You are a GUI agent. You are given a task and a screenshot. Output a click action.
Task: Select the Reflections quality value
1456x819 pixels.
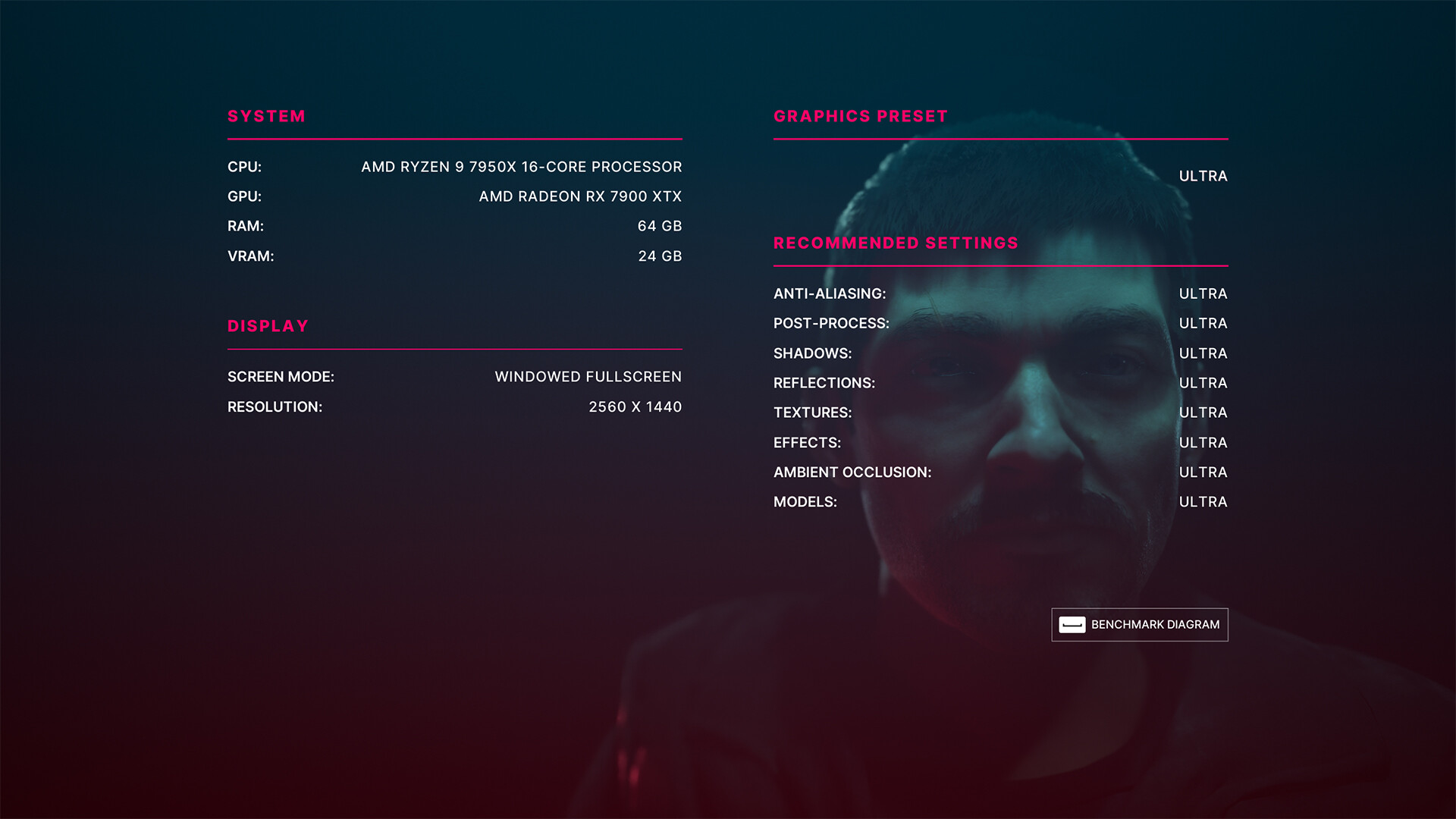coord(1203,383)
